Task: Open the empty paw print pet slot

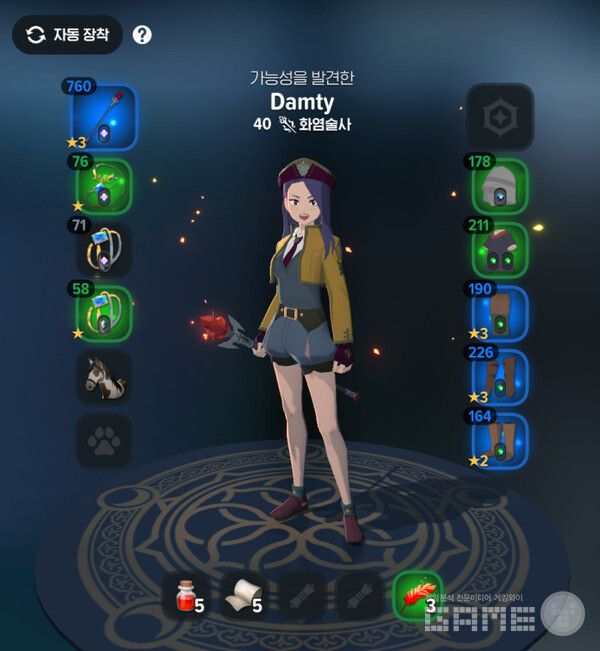Action: click(103, 441)
